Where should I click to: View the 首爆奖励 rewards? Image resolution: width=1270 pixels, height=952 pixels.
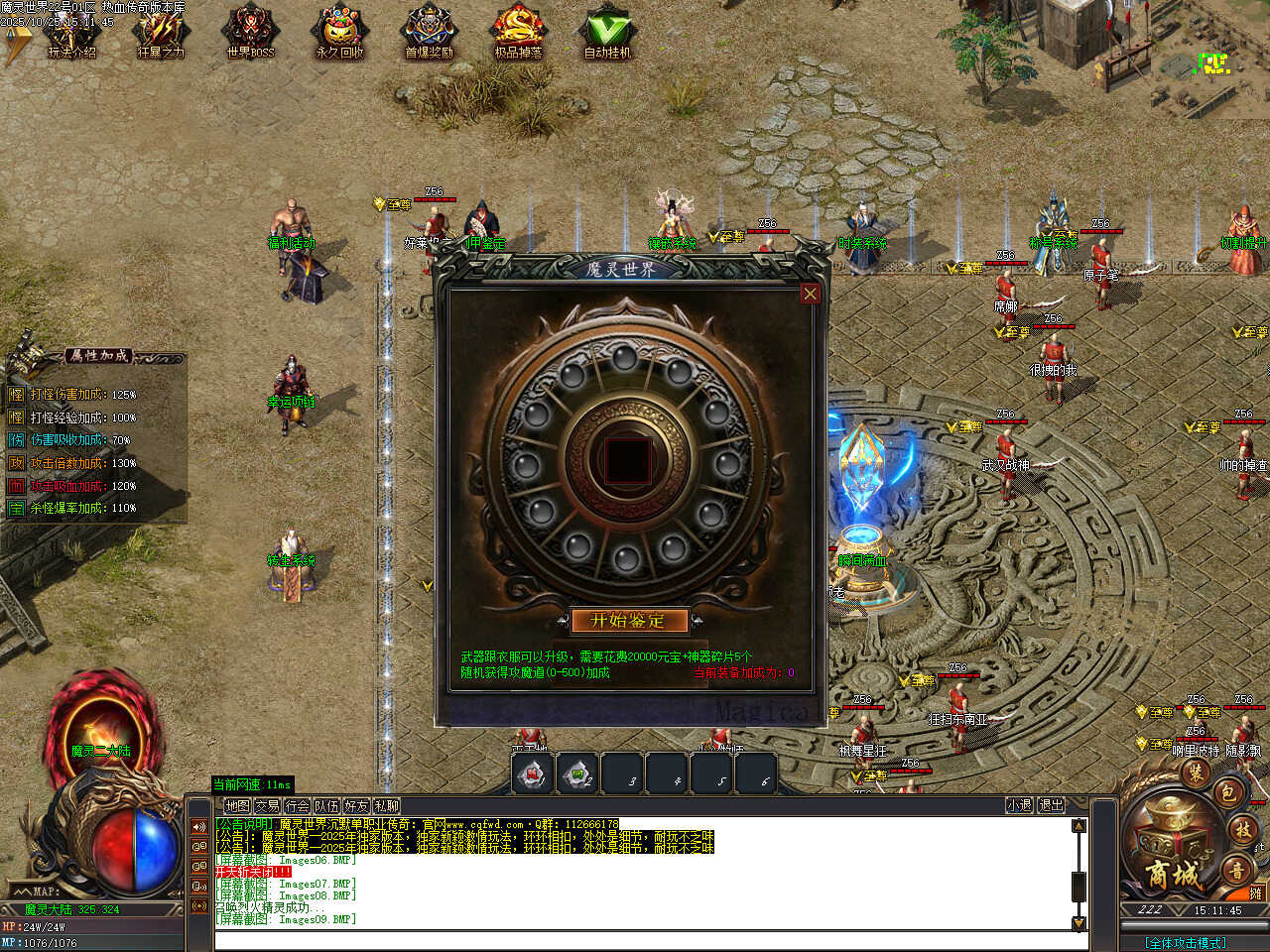coord(429,35)
